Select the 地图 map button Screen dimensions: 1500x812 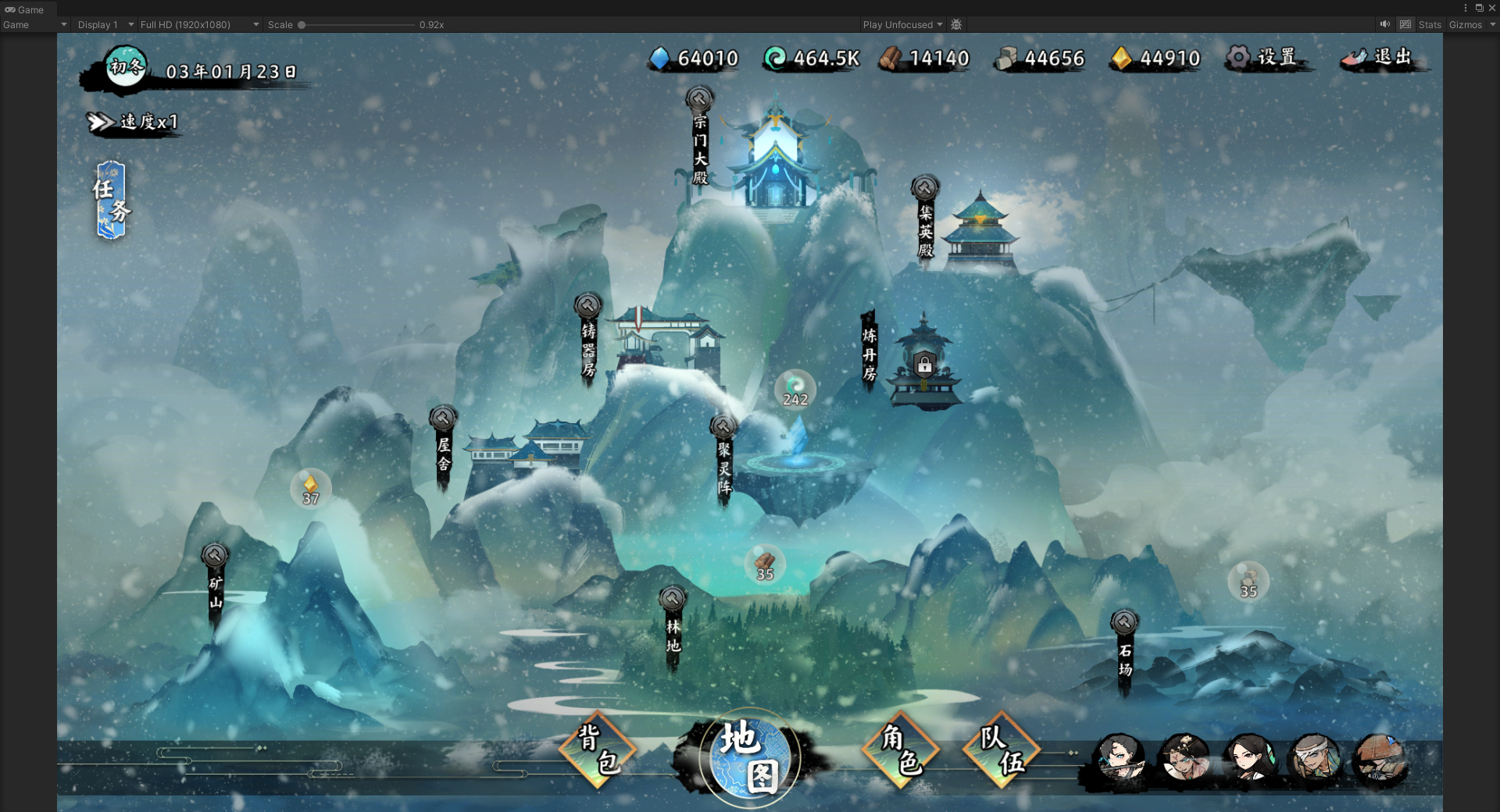(x=748, y=757)
